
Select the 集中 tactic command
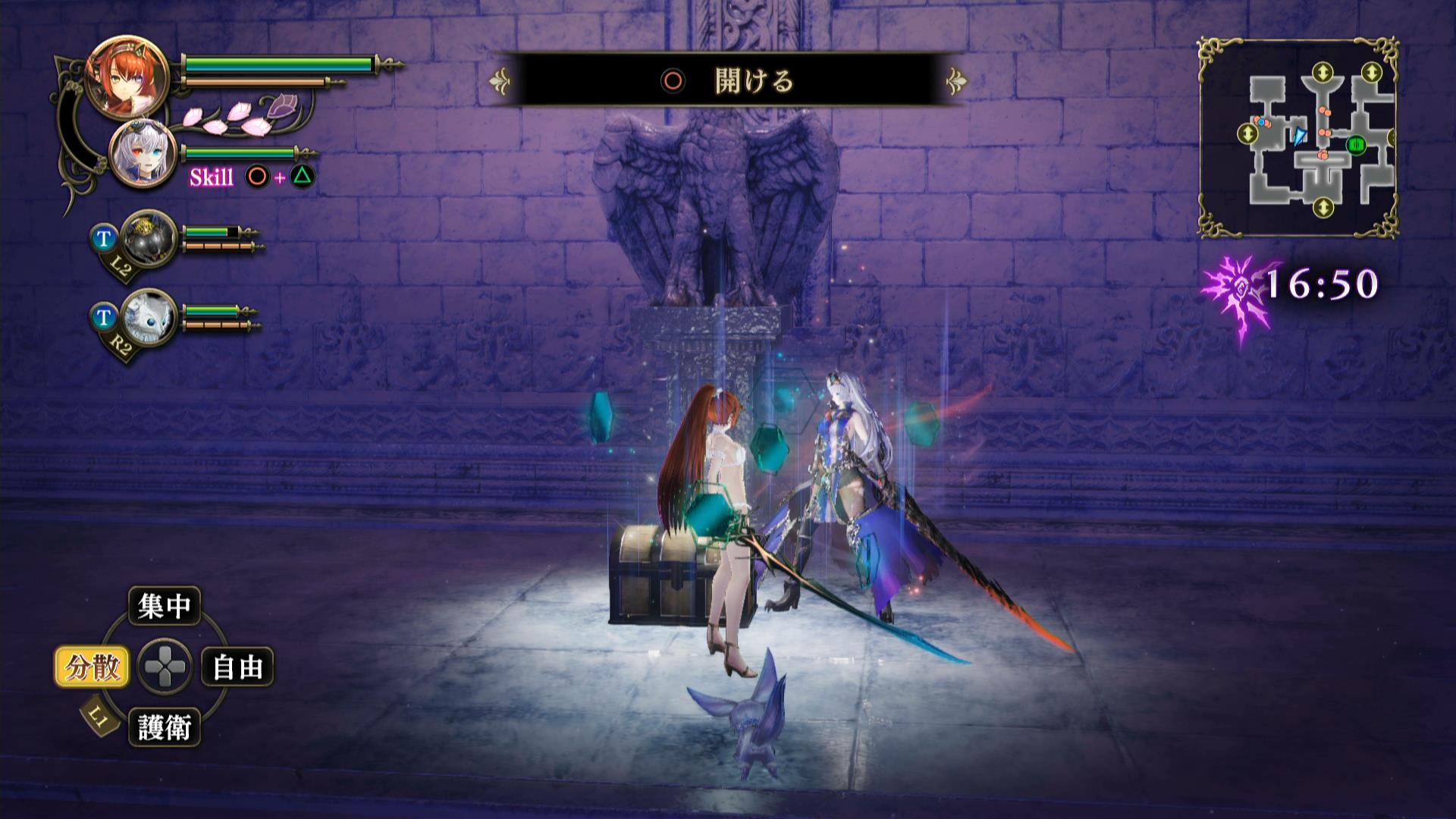pyautogui.click(x=164, y=606)
